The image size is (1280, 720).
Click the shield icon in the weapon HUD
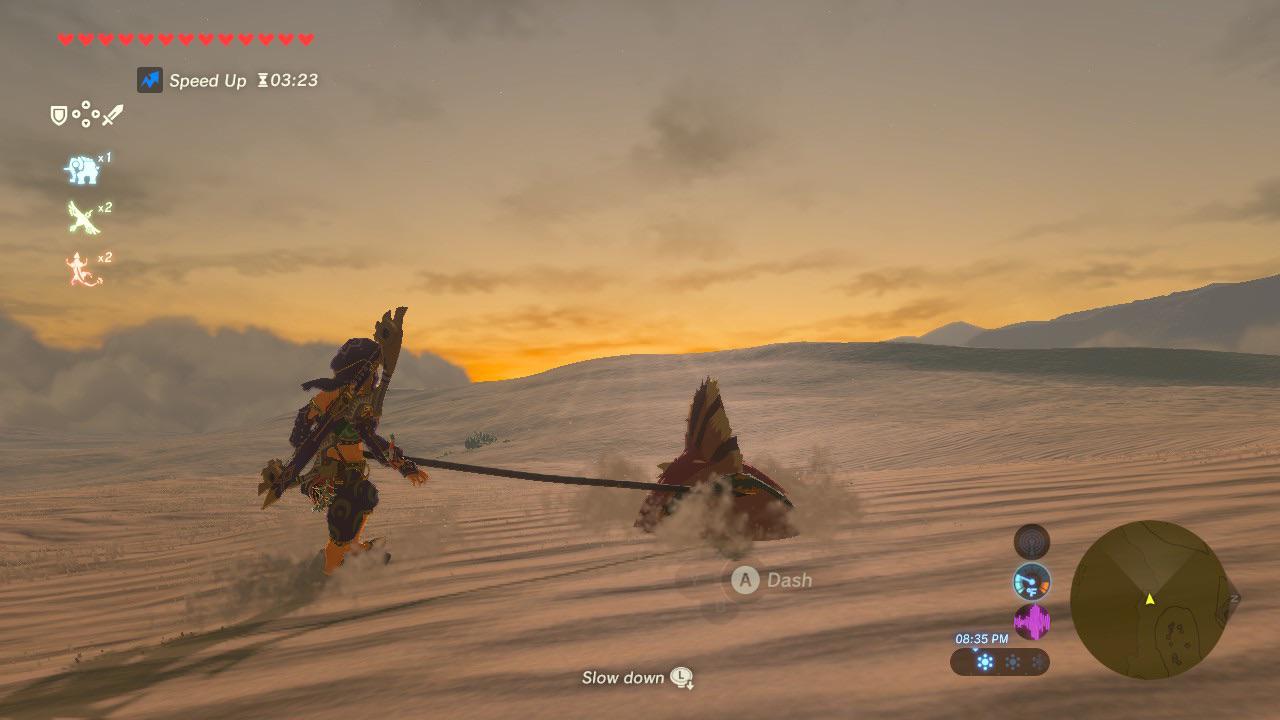58,115
